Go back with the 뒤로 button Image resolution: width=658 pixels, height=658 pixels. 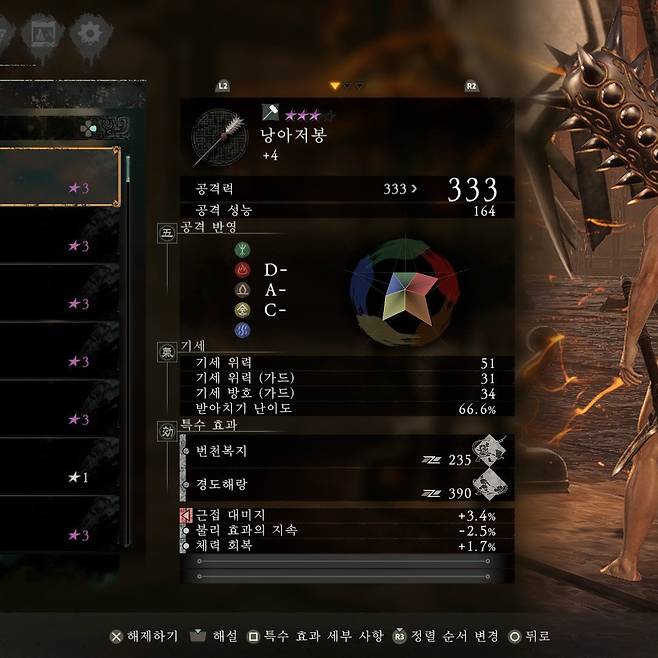(529, 636)
